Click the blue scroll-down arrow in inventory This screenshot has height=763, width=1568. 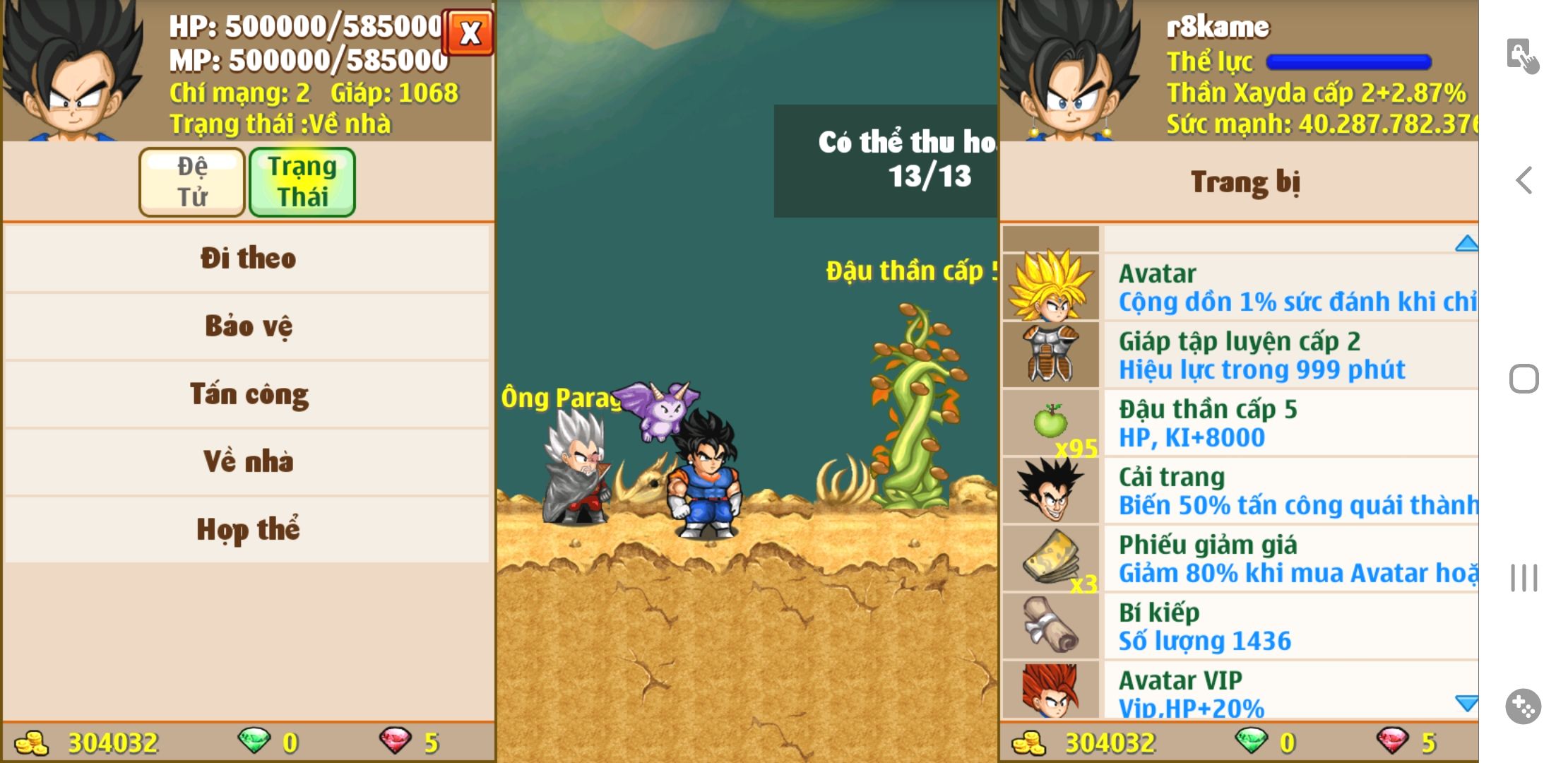click(1466, 703)
